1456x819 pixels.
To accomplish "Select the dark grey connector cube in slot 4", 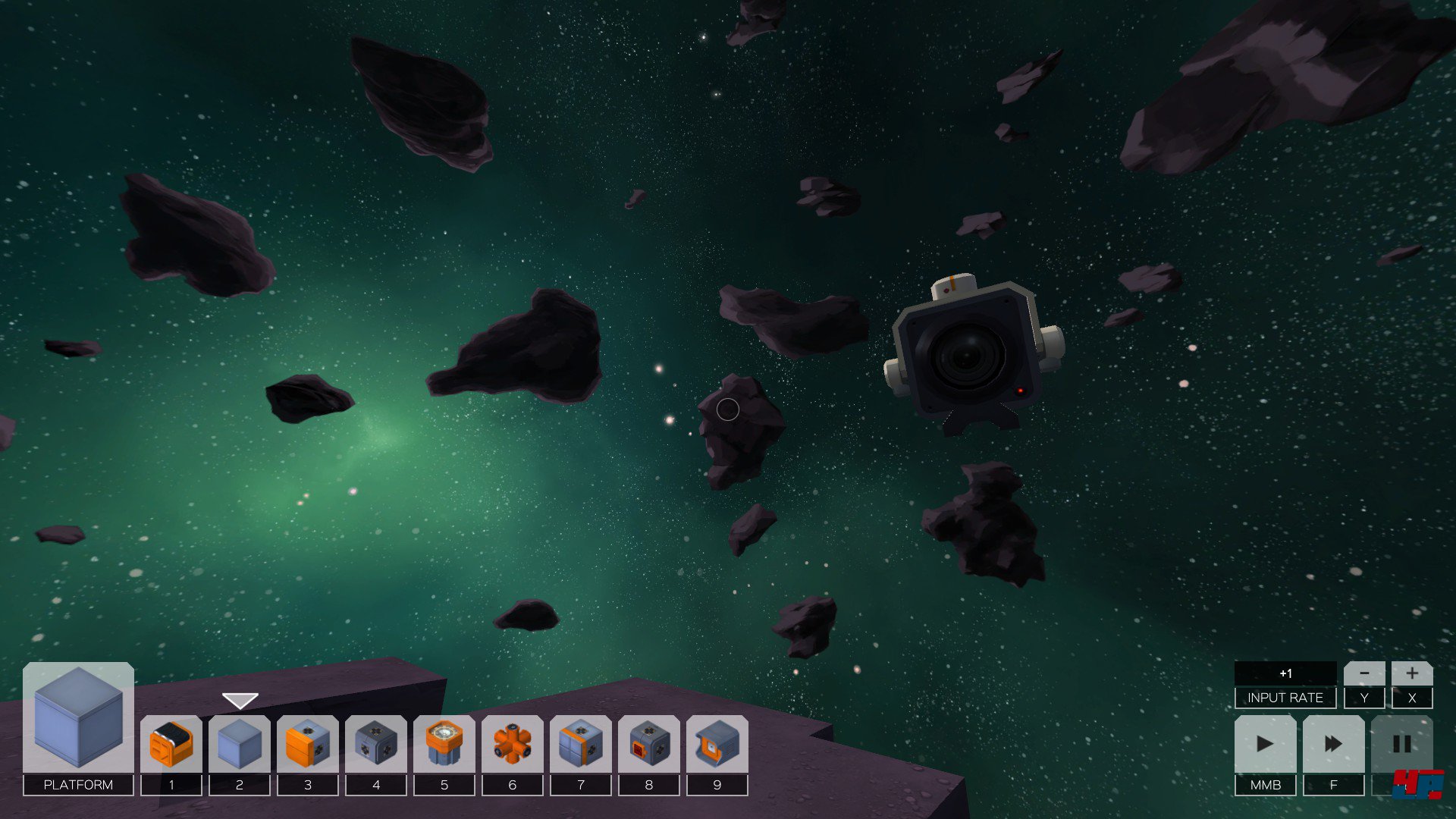I will tap(376, 744).
